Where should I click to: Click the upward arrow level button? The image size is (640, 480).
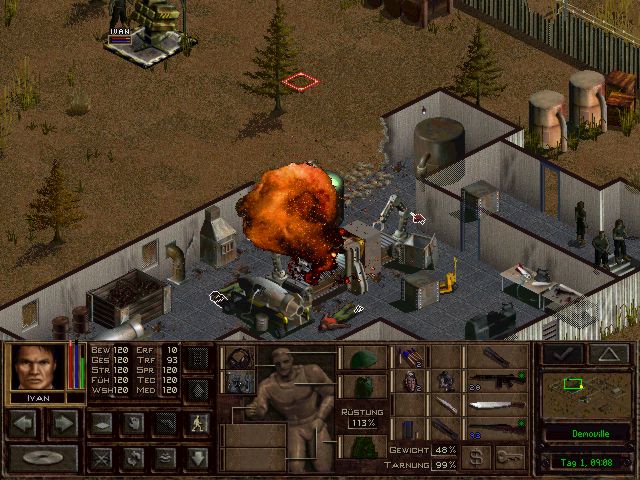(x=198, y=389)
